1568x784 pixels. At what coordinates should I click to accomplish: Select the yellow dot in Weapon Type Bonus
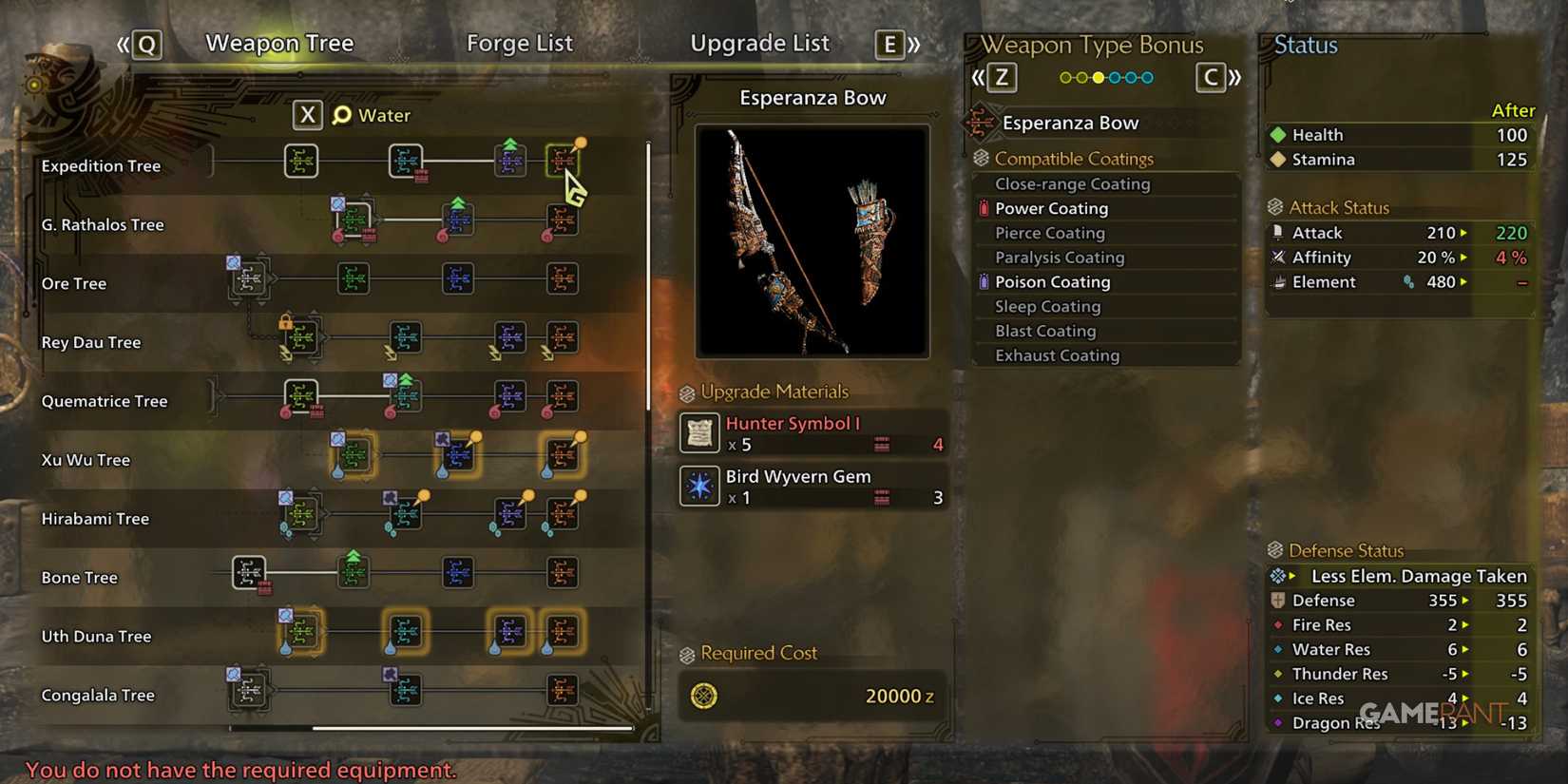click(x=1099, y=77)
